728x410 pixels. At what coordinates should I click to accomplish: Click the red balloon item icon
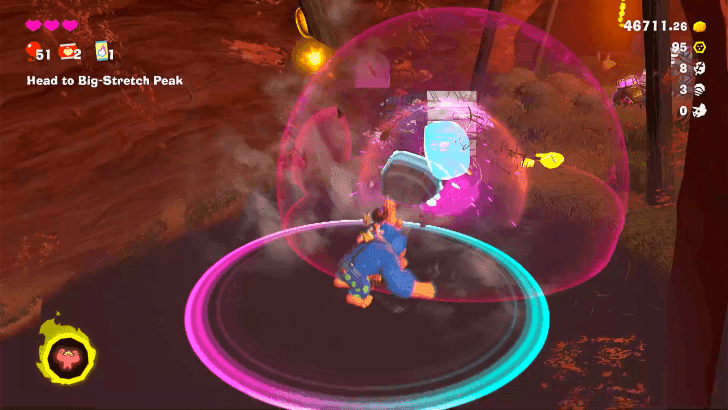(x=32, y=52)
